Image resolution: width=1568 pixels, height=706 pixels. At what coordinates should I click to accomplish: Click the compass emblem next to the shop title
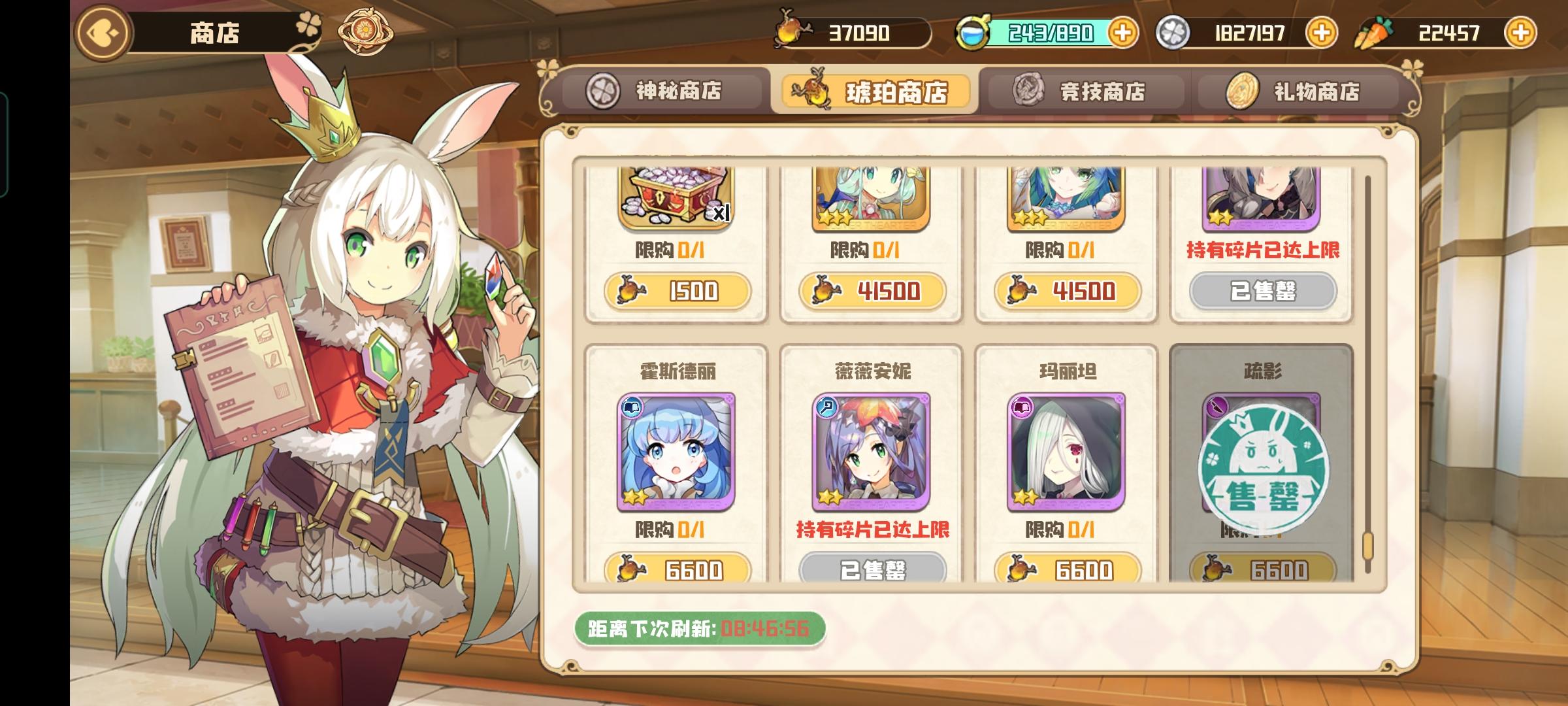tap(365, 30)
